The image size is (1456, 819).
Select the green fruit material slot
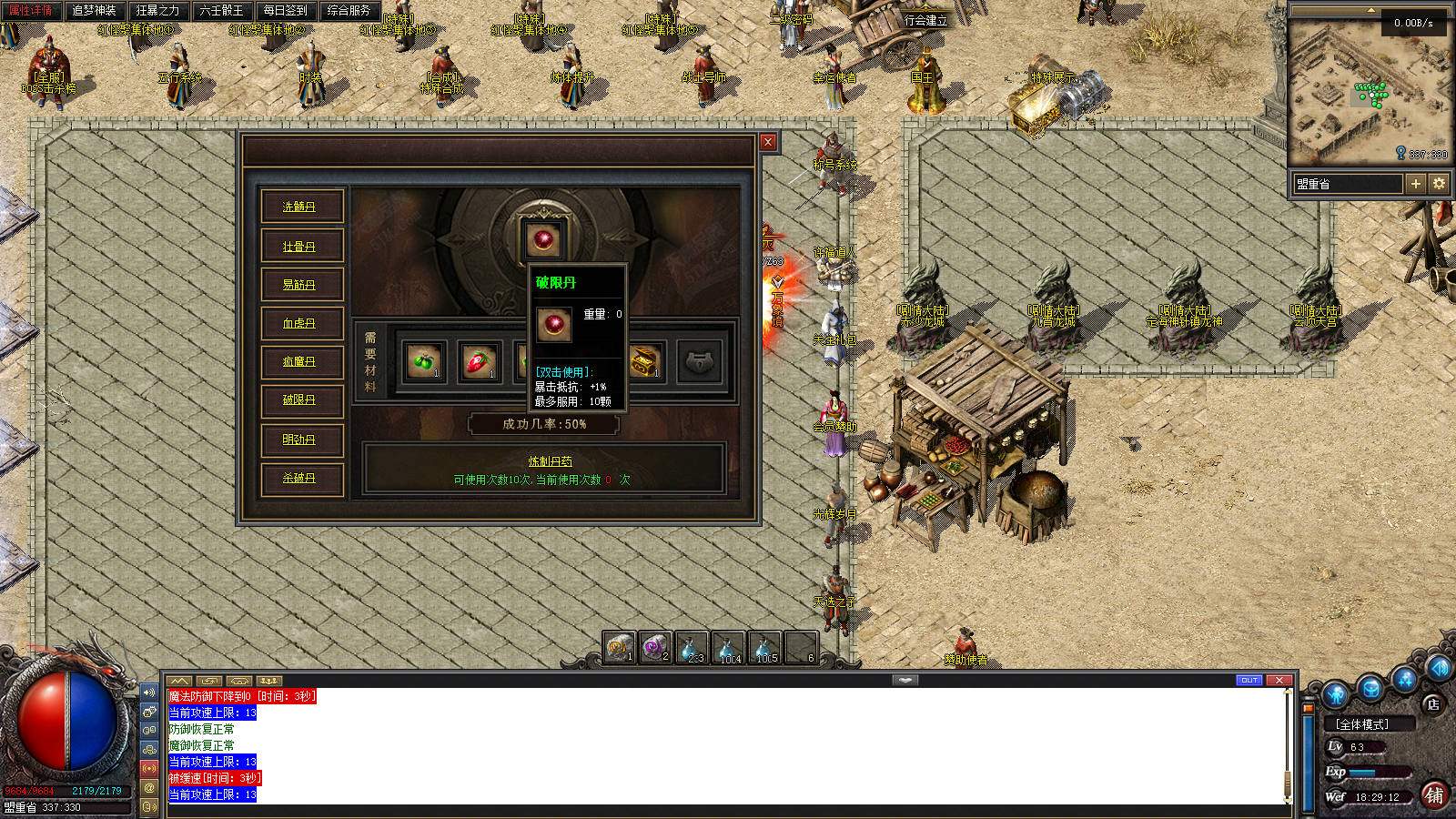point(424,361)
